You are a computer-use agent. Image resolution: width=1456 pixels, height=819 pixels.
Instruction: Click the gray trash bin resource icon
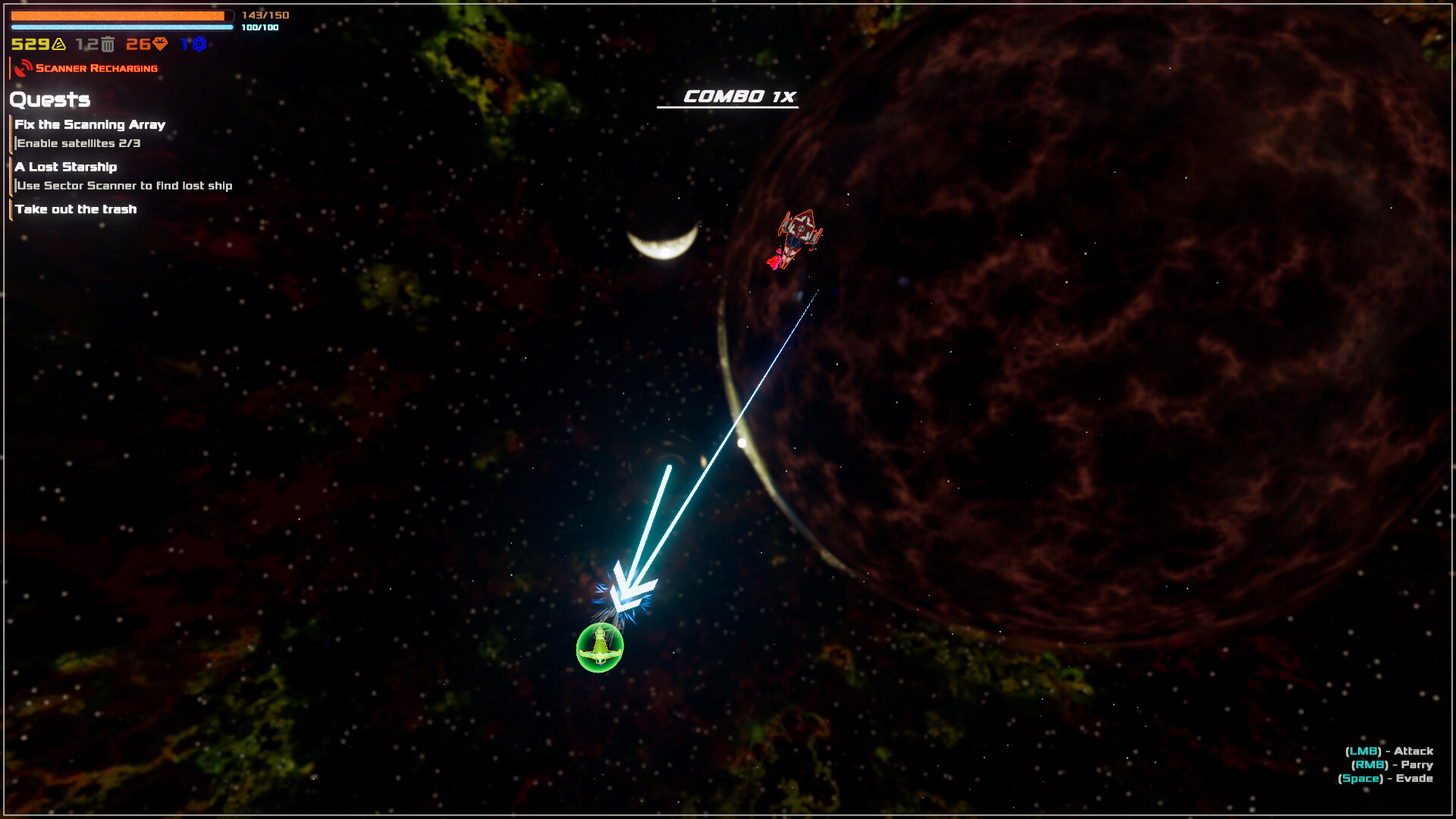tap(108, 44)
